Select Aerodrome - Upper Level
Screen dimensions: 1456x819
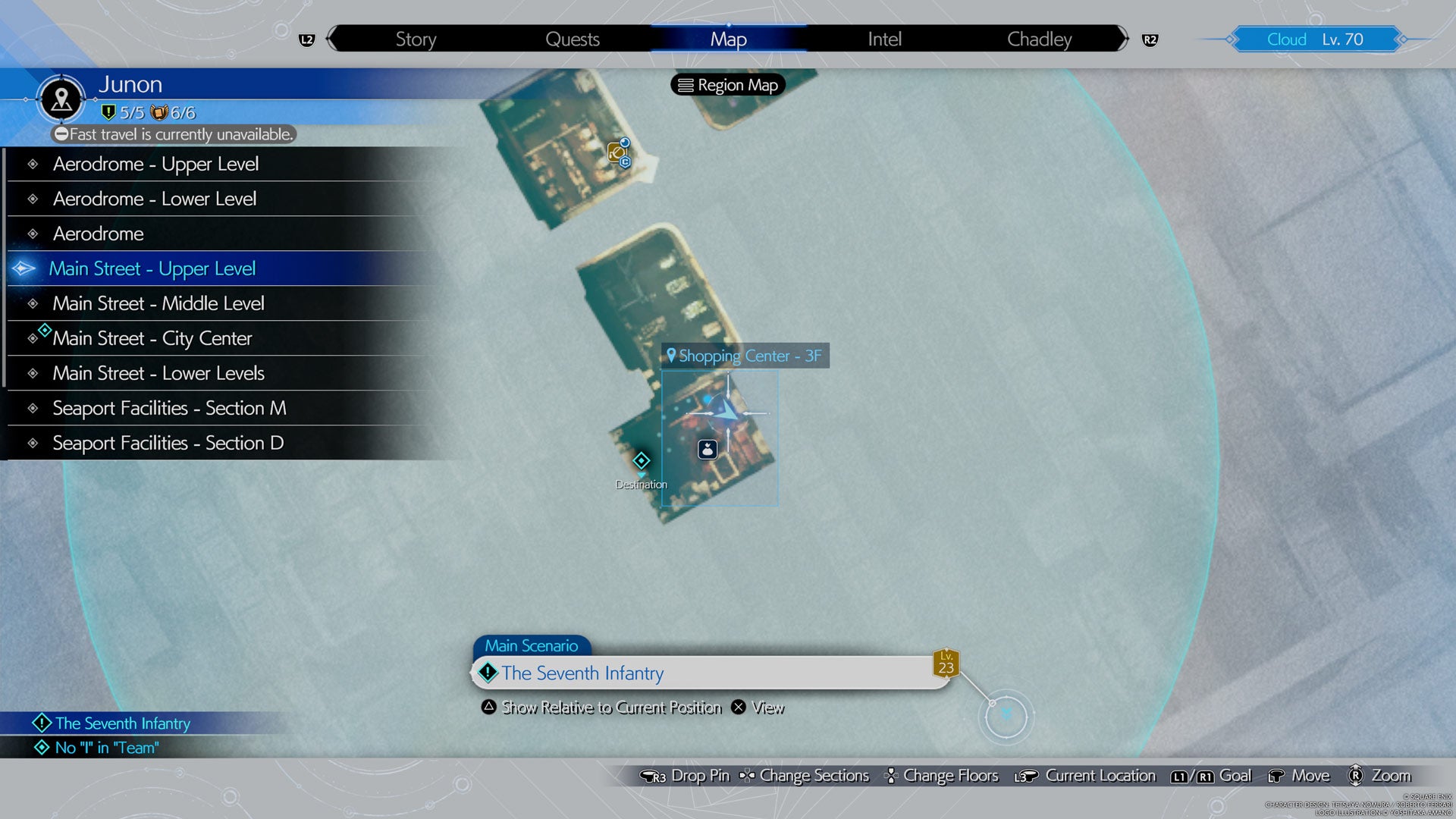pos(155,164)
